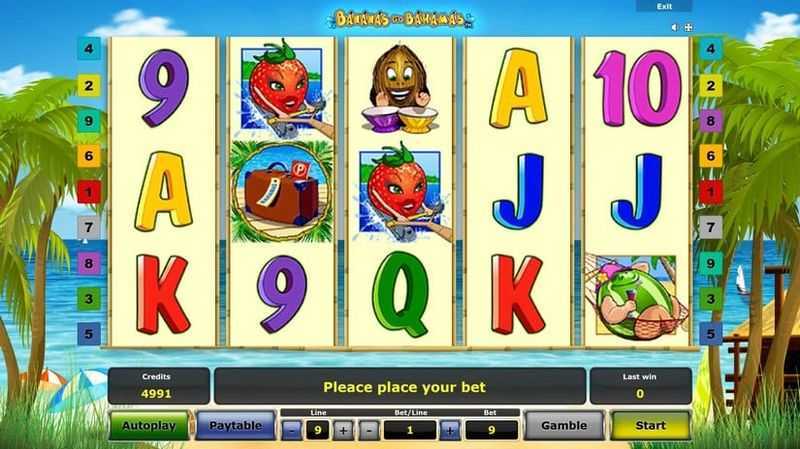Decrease the number of lines

pyautogui.click(x=290, y=430)
